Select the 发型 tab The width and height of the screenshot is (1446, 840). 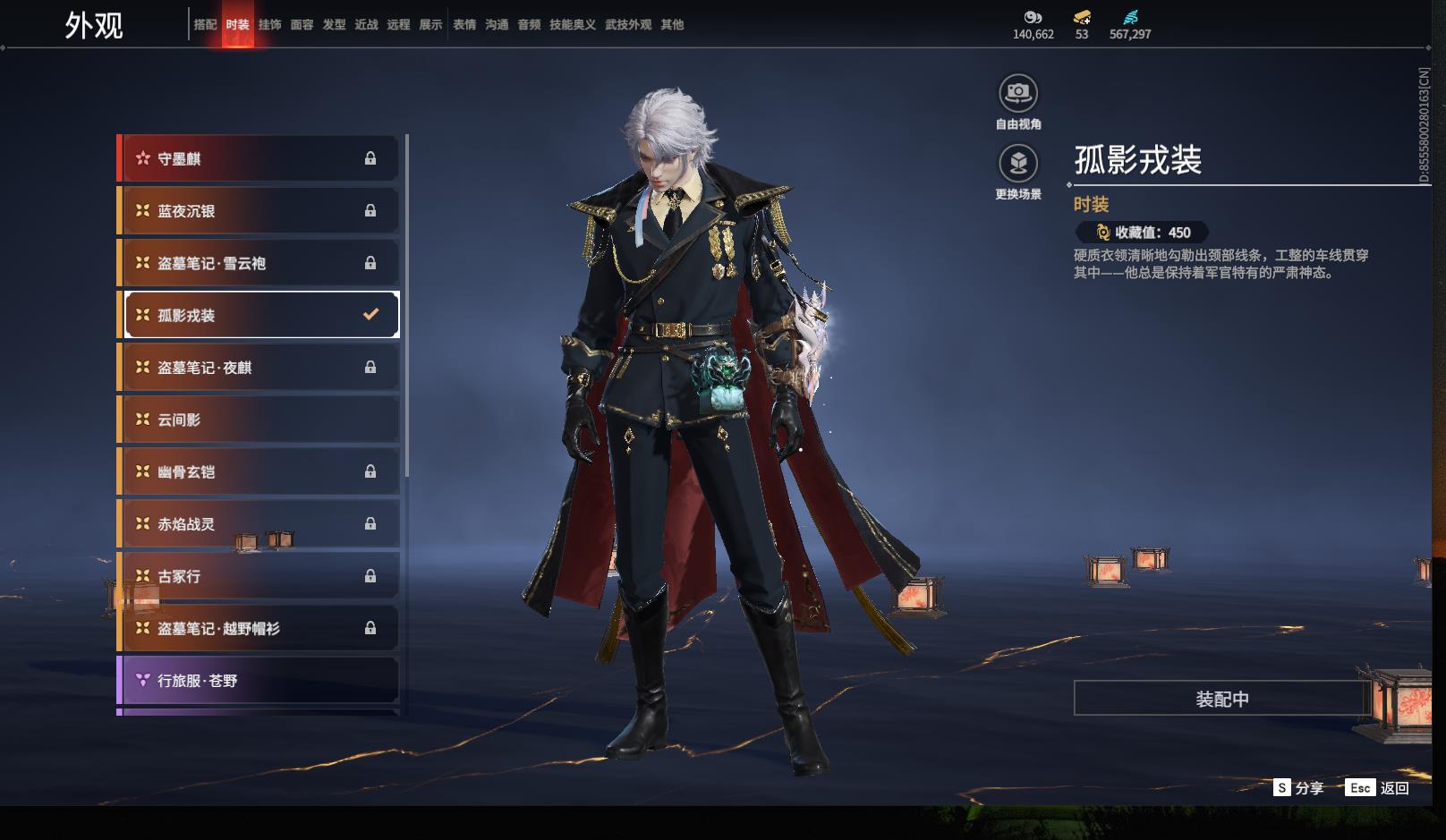point(334,25)
